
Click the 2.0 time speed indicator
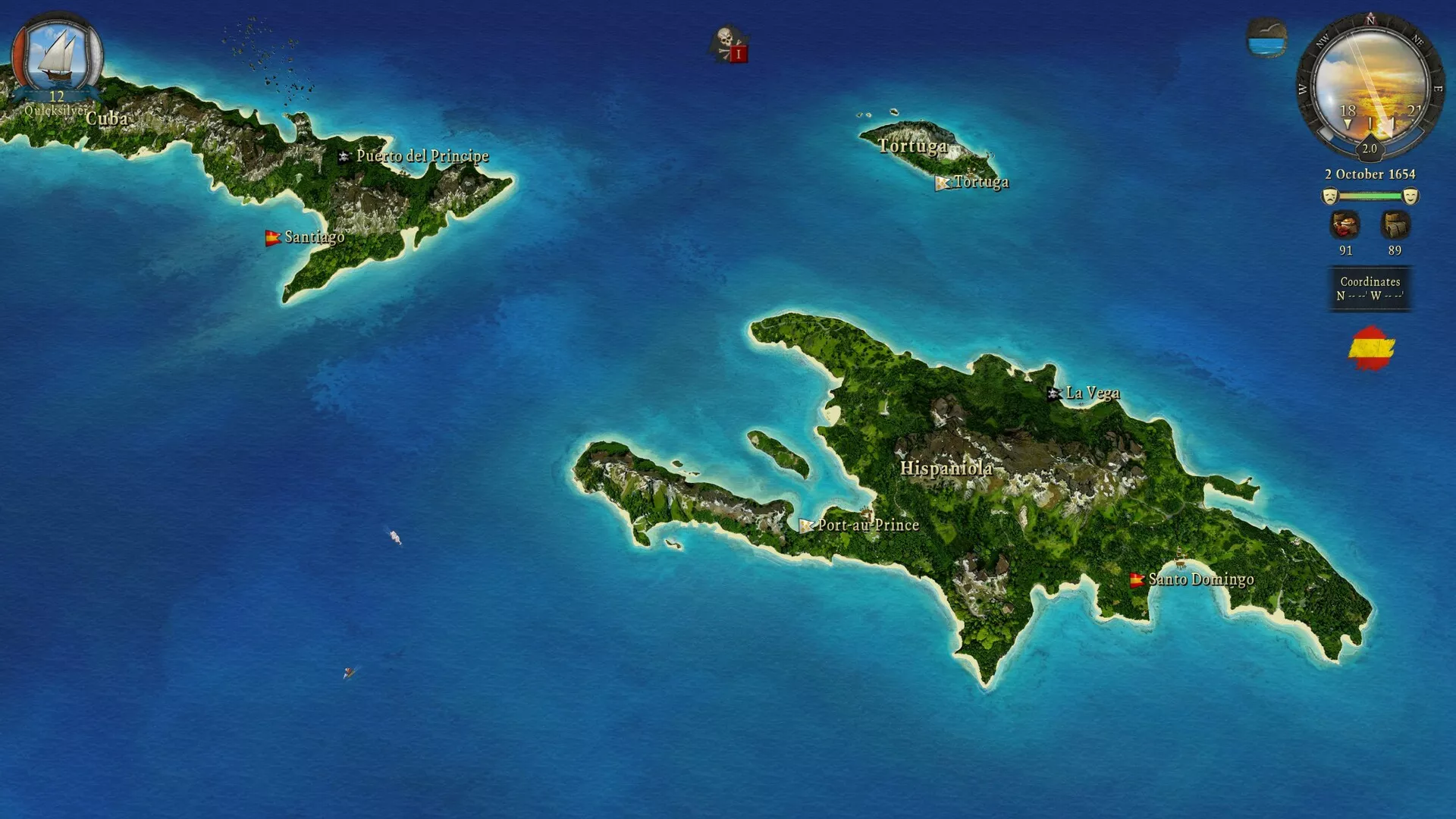[1370, 149]
